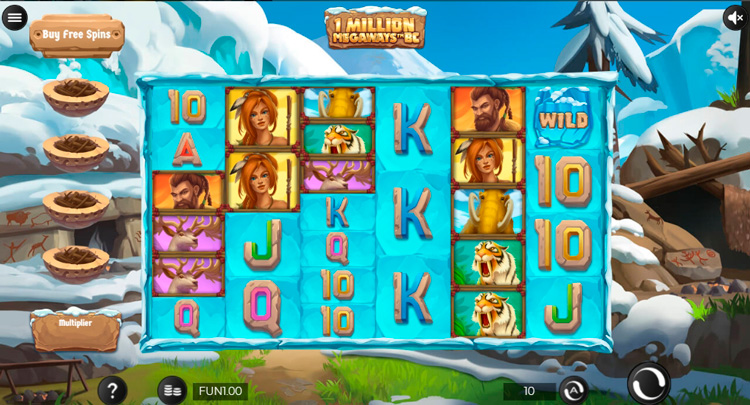Activate the autoplay button beside the bet

[x=573, y=390]
